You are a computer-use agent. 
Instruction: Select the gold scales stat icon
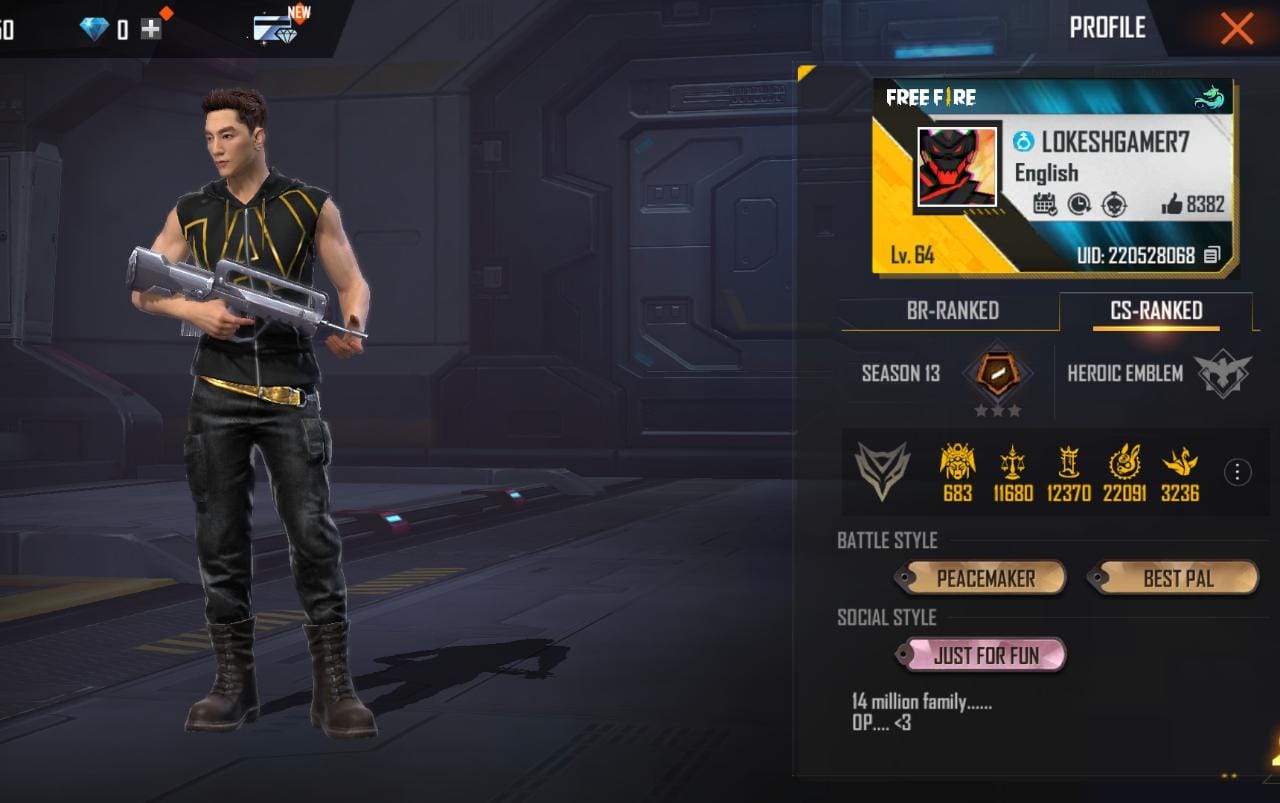(1012, 462)
